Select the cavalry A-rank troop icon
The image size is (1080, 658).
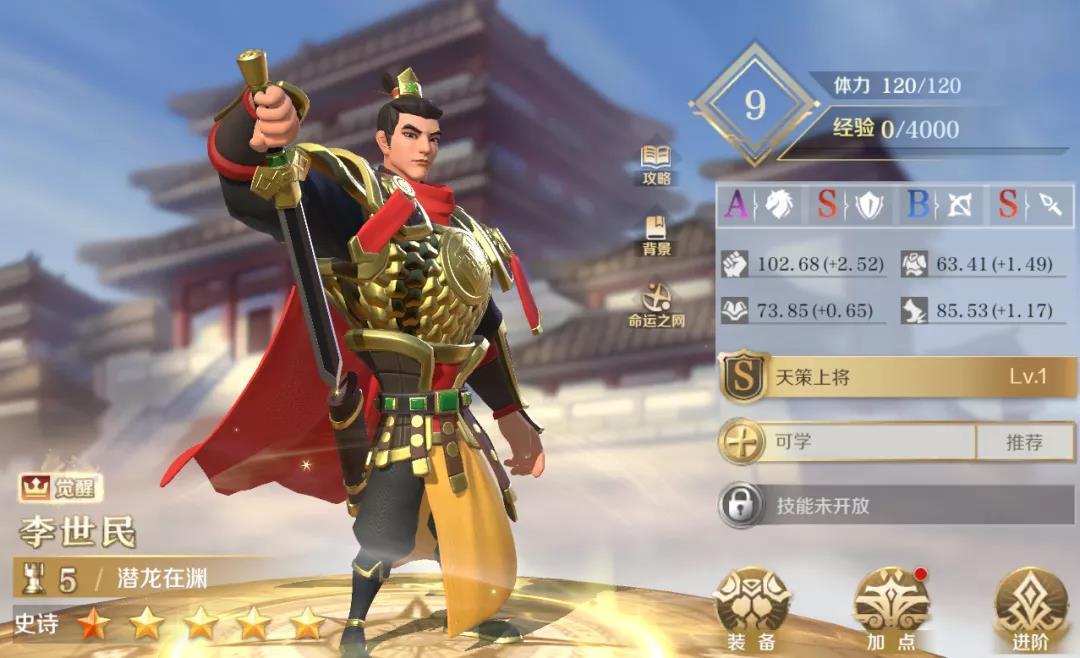point(762,205)
